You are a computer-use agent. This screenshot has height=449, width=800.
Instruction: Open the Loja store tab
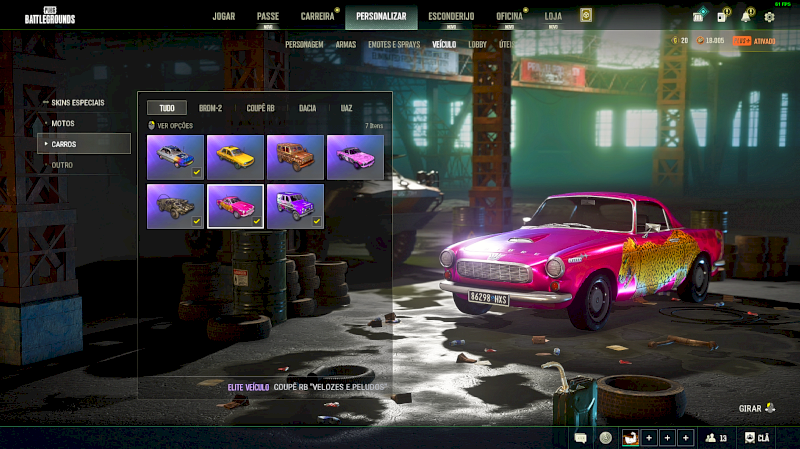pos(553,16)
